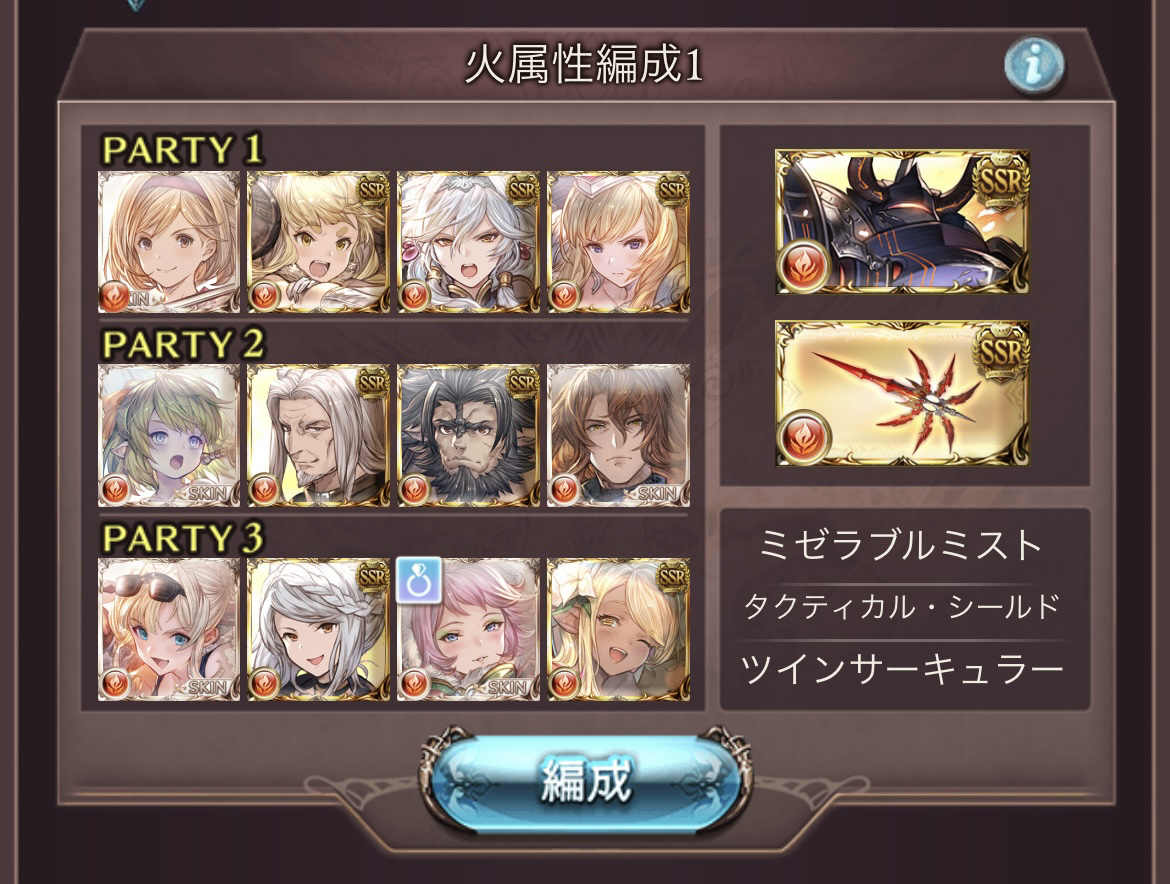Open the blue info icon
The image size is (1170, 884).
1033,67
